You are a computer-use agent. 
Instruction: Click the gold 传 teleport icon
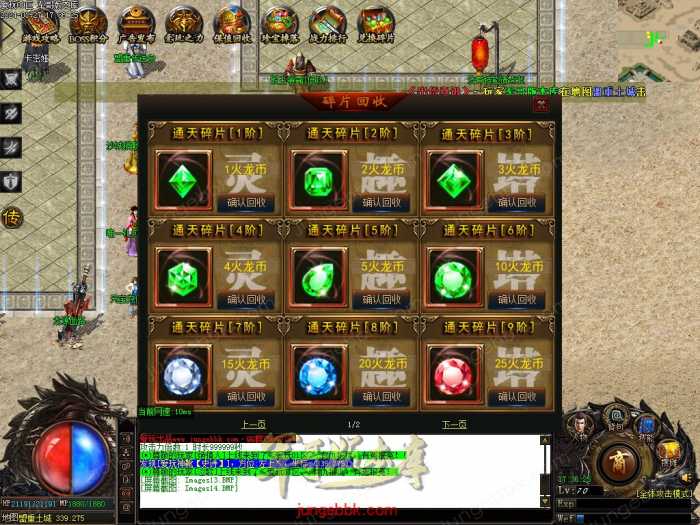[x=12, y=216]
